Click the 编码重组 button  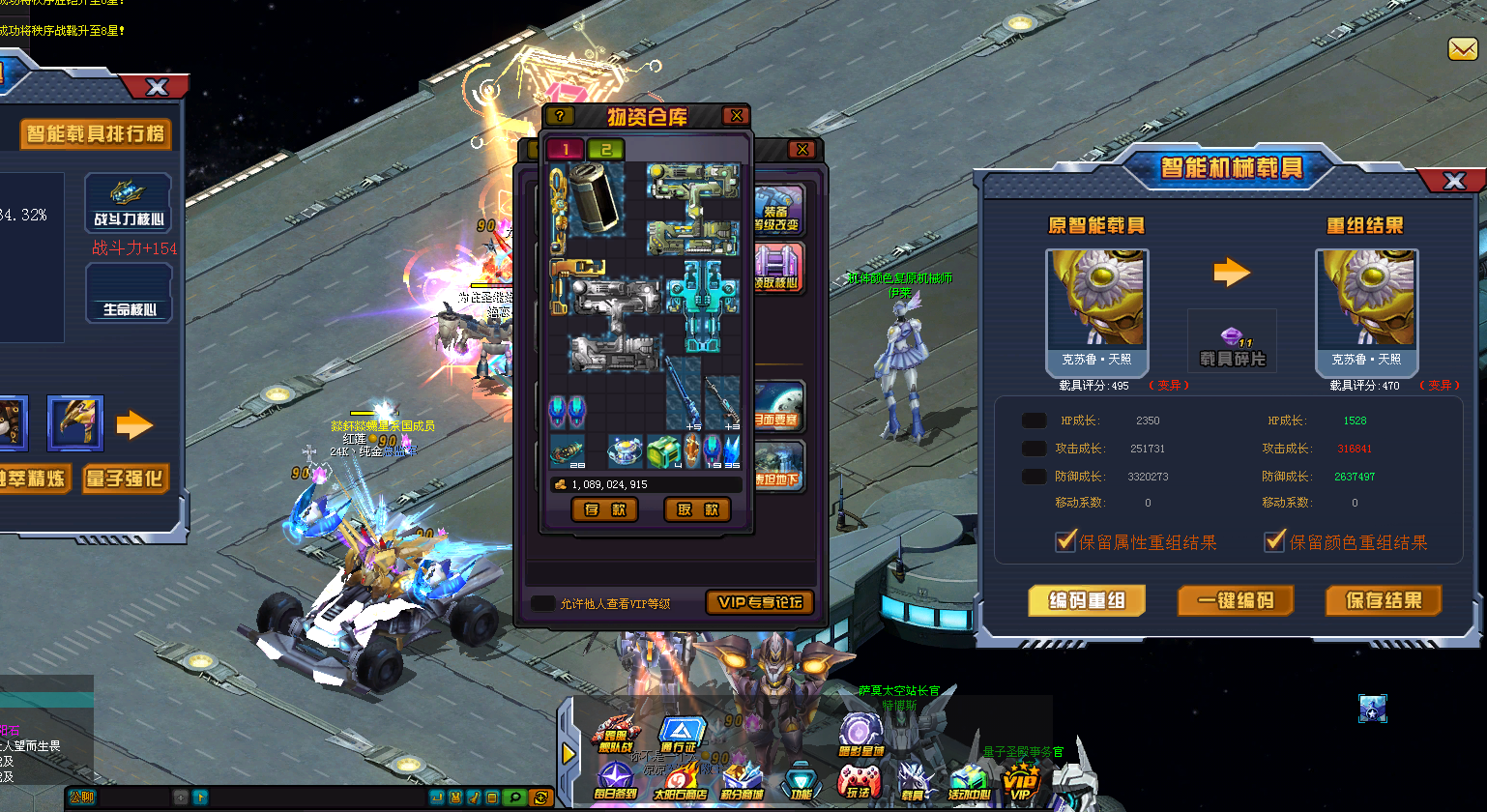[1086, 600]
